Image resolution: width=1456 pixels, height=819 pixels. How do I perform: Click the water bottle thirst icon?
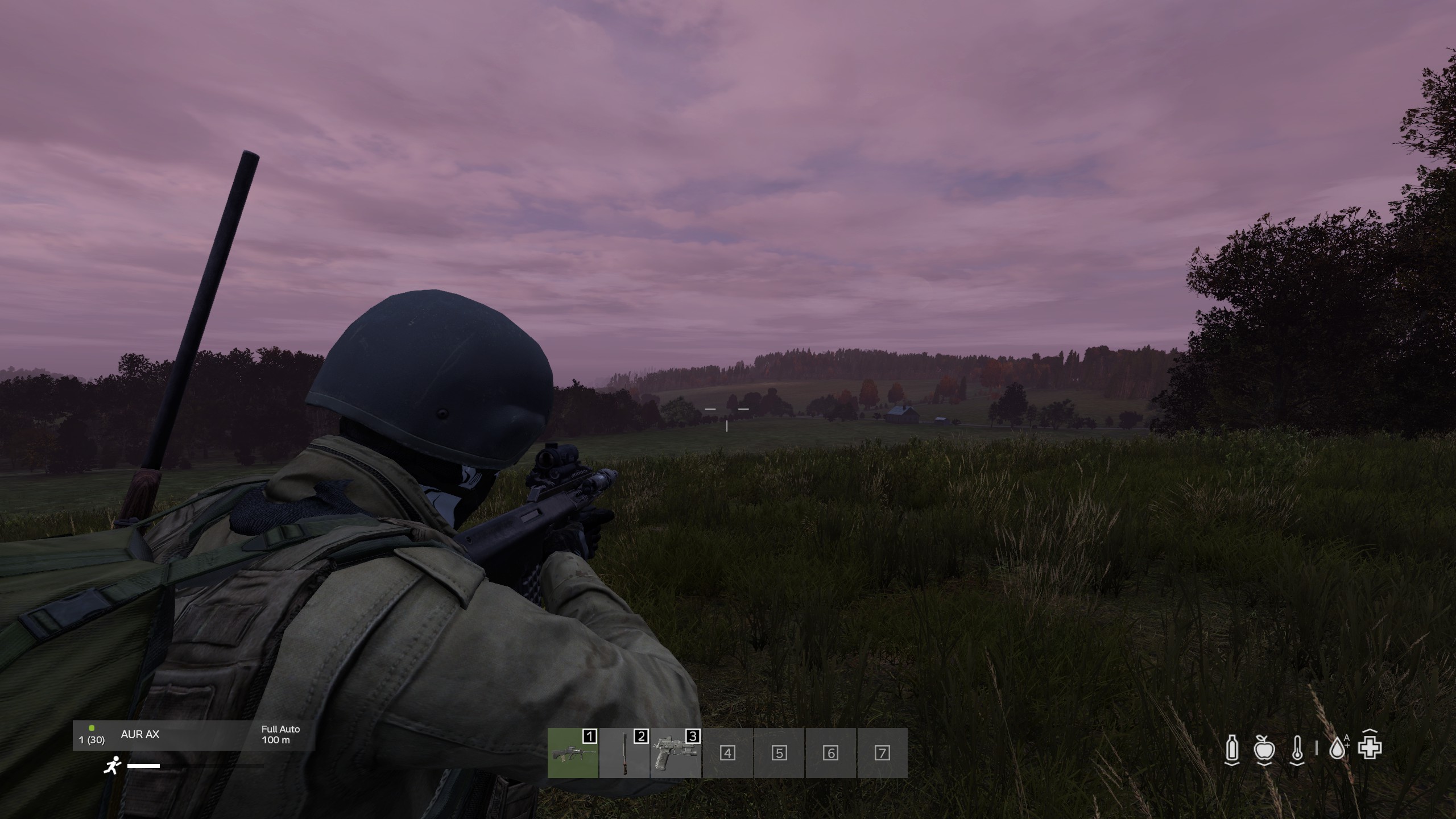[x=1232, y=748]
